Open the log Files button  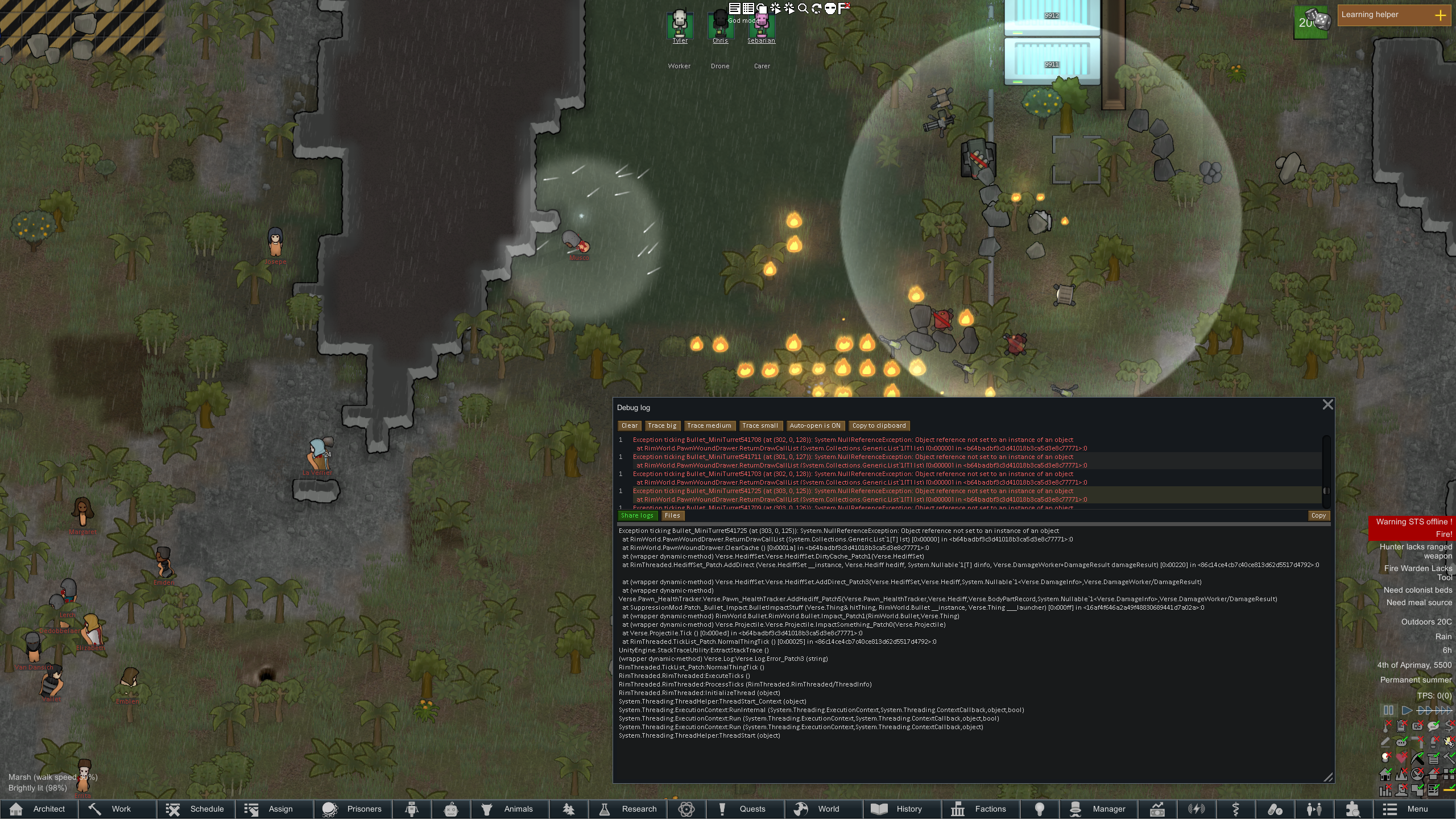(672, 515)
